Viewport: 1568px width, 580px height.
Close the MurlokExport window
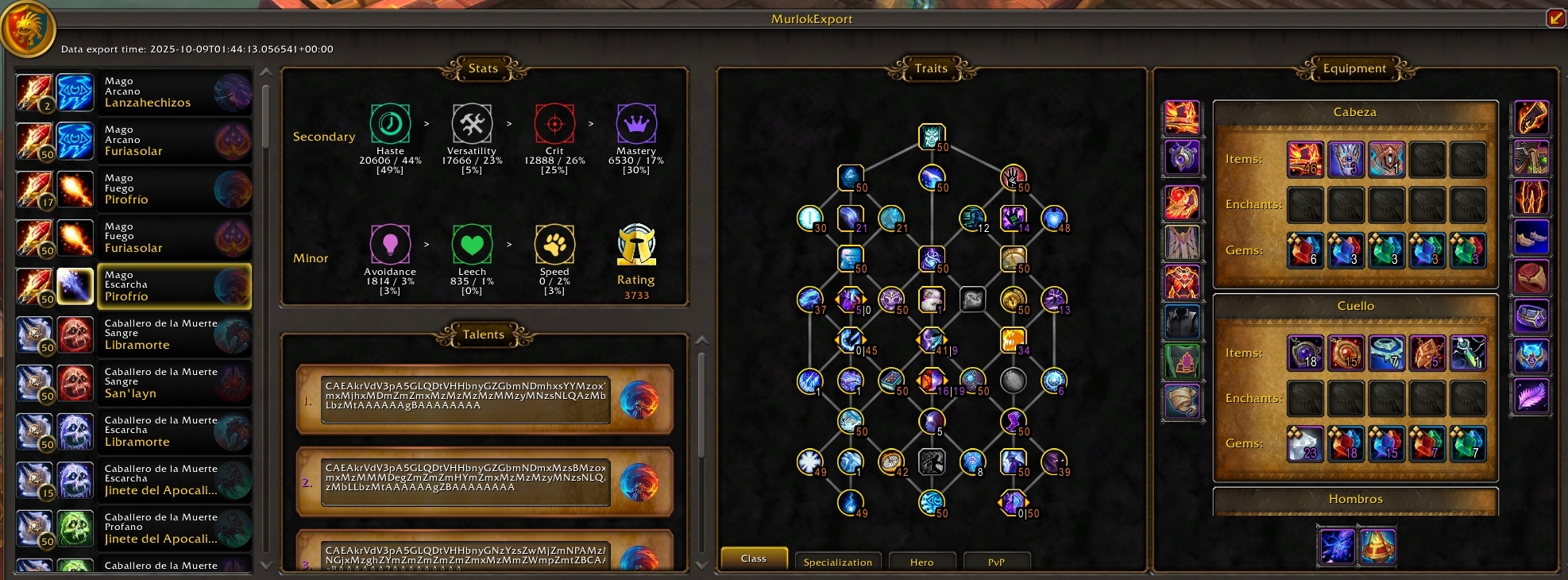1555,17
